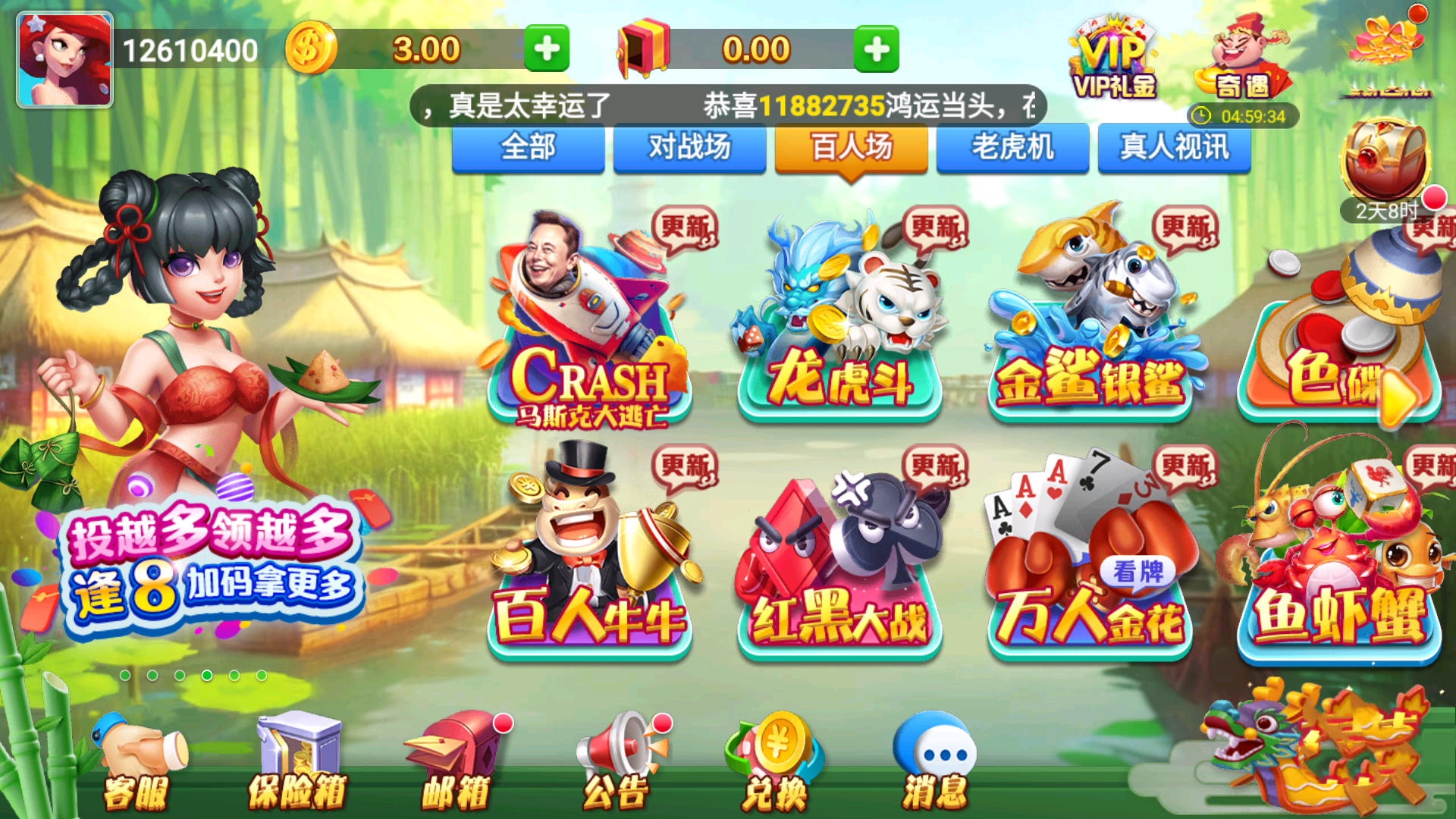Viewport: 1456px width, 819px height.
Task: Check the 邮箱 mailbox icon
Action: [453, 758]
